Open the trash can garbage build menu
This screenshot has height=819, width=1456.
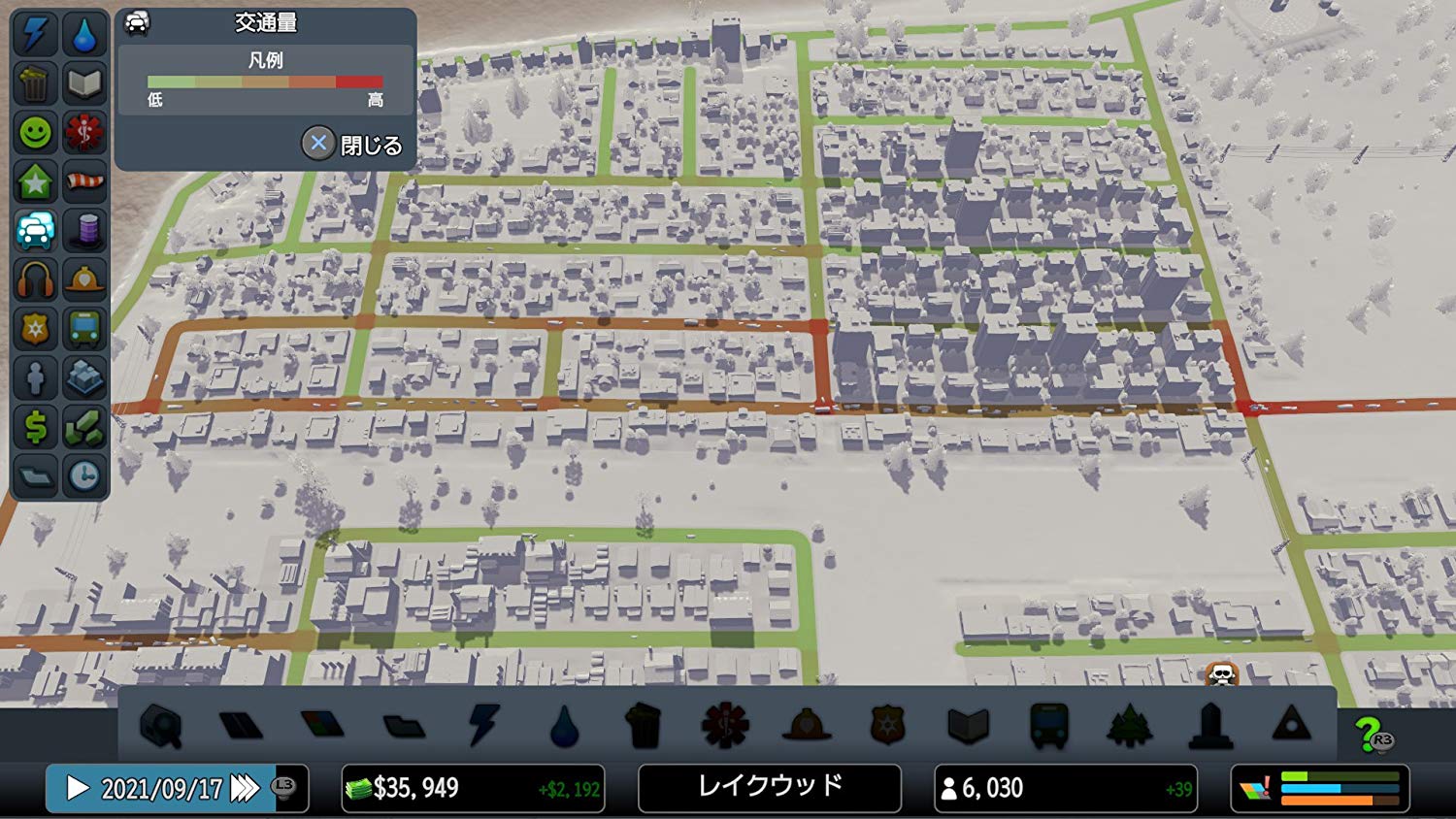coord(644,726)
